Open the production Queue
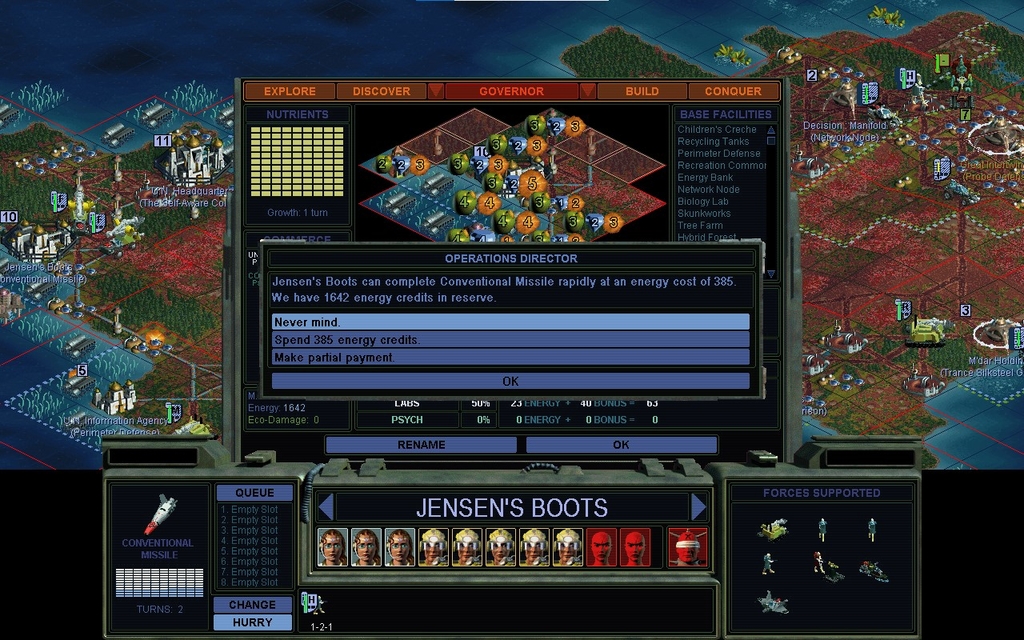1024x640 pixels. coord(254,493)
